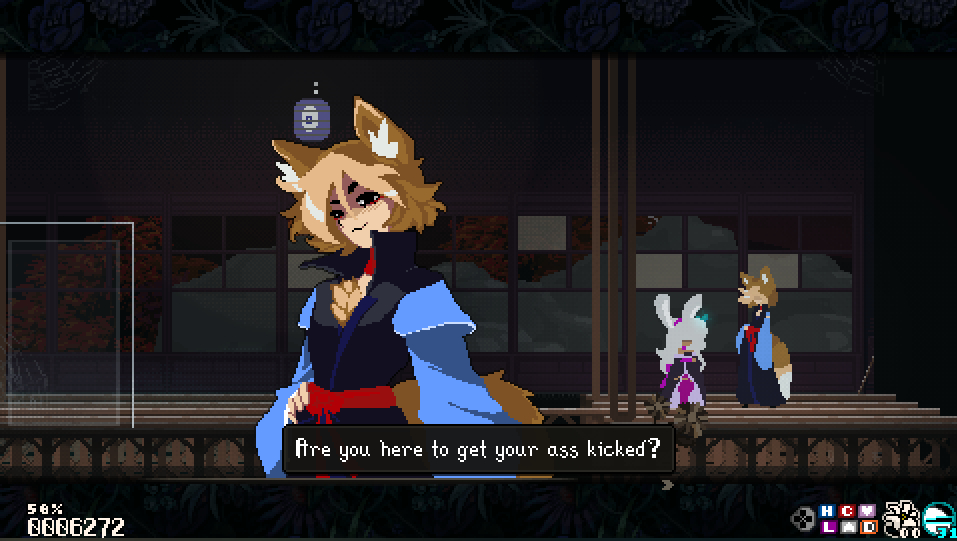Select the grey A tile

(848, 527)
